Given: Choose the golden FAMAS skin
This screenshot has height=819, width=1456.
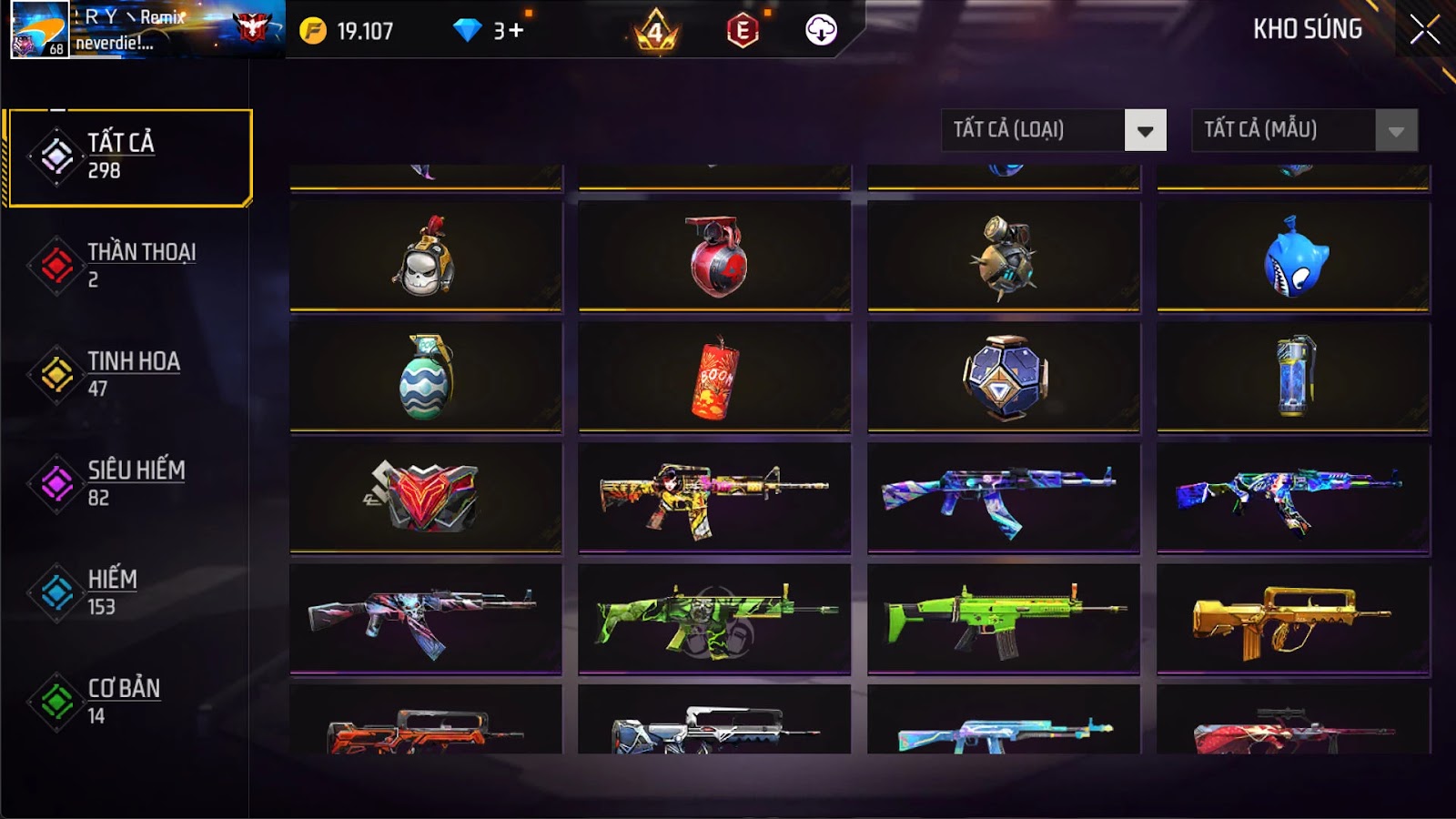Looking at the screenshot, I should point(1293,619).
